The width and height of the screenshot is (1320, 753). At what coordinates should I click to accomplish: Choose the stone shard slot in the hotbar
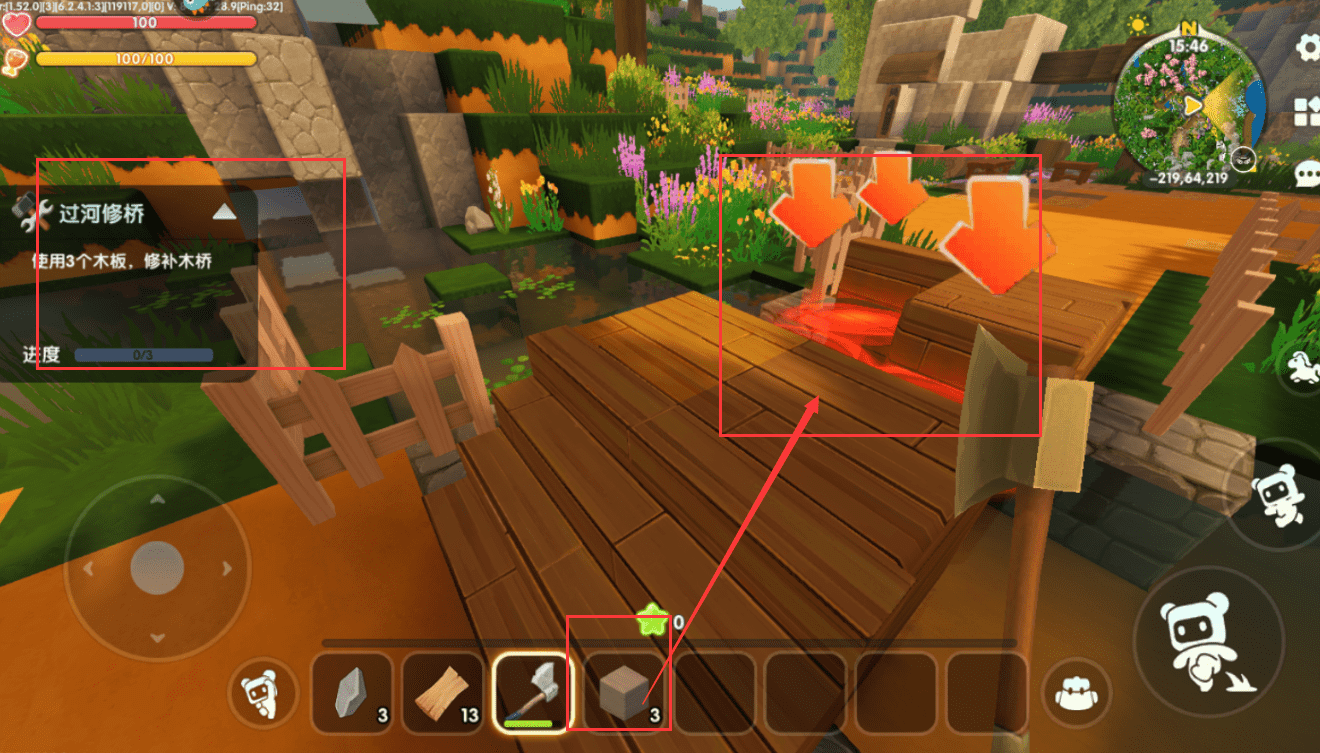[x=352, y=692]
